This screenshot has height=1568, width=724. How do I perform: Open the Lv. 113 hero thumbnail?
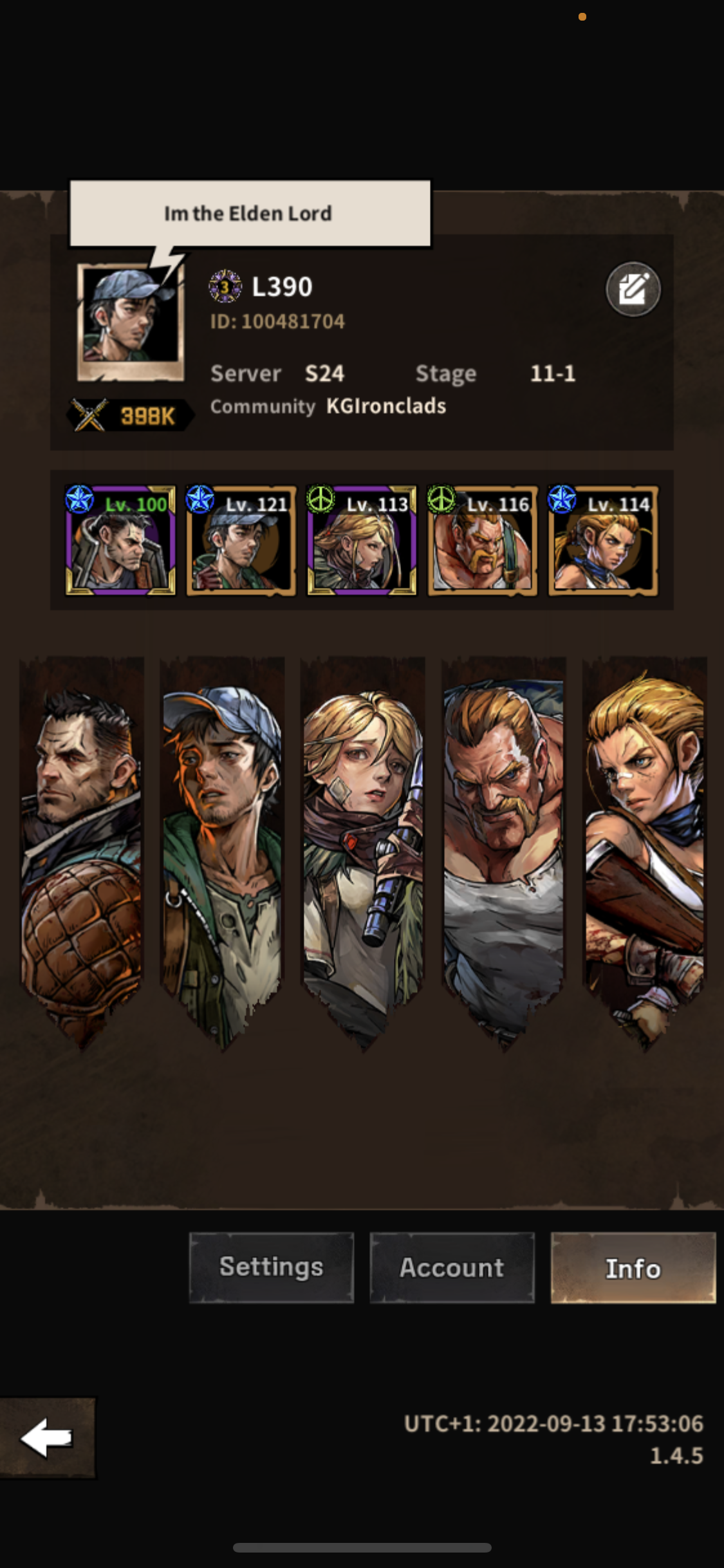coord(362,541)
